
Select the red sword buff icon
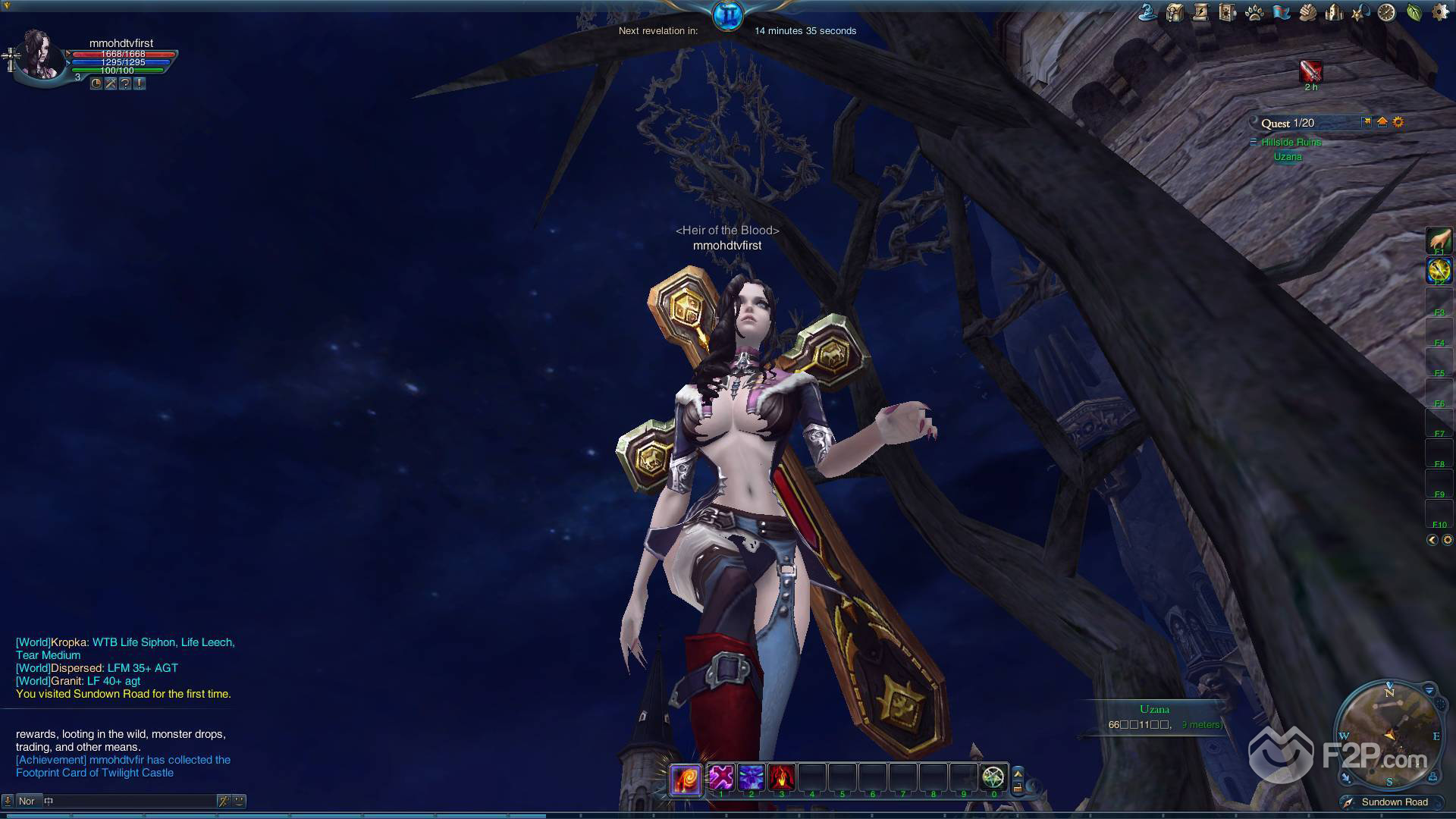(1310, 71)
